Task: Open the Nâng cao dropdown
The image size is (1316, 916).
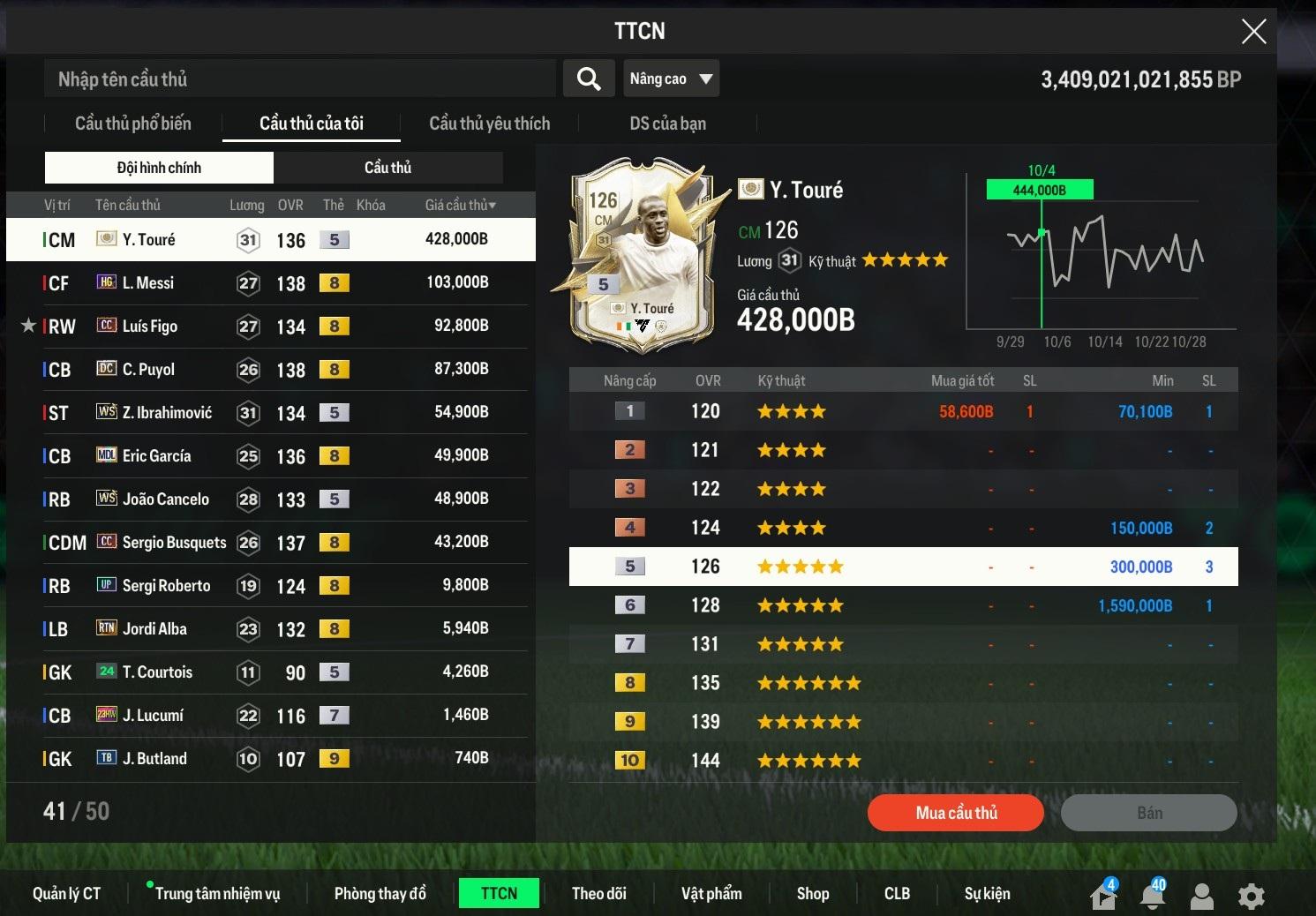Action: coord(671,79)
